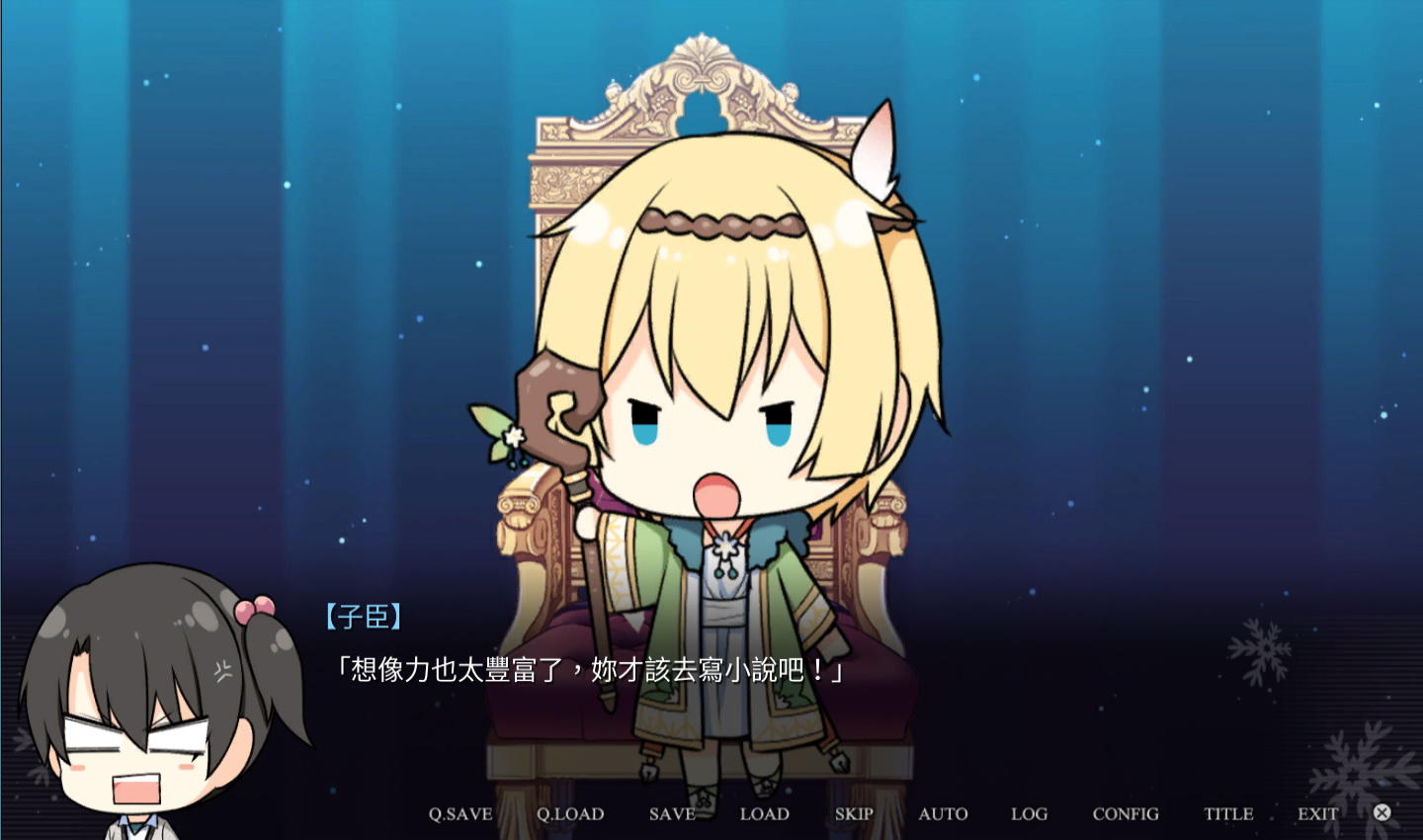The height and width of the screenshot is (840, 1423).
Task: Save current progress from the SAVE option
Action: click(x=672, y=813)
